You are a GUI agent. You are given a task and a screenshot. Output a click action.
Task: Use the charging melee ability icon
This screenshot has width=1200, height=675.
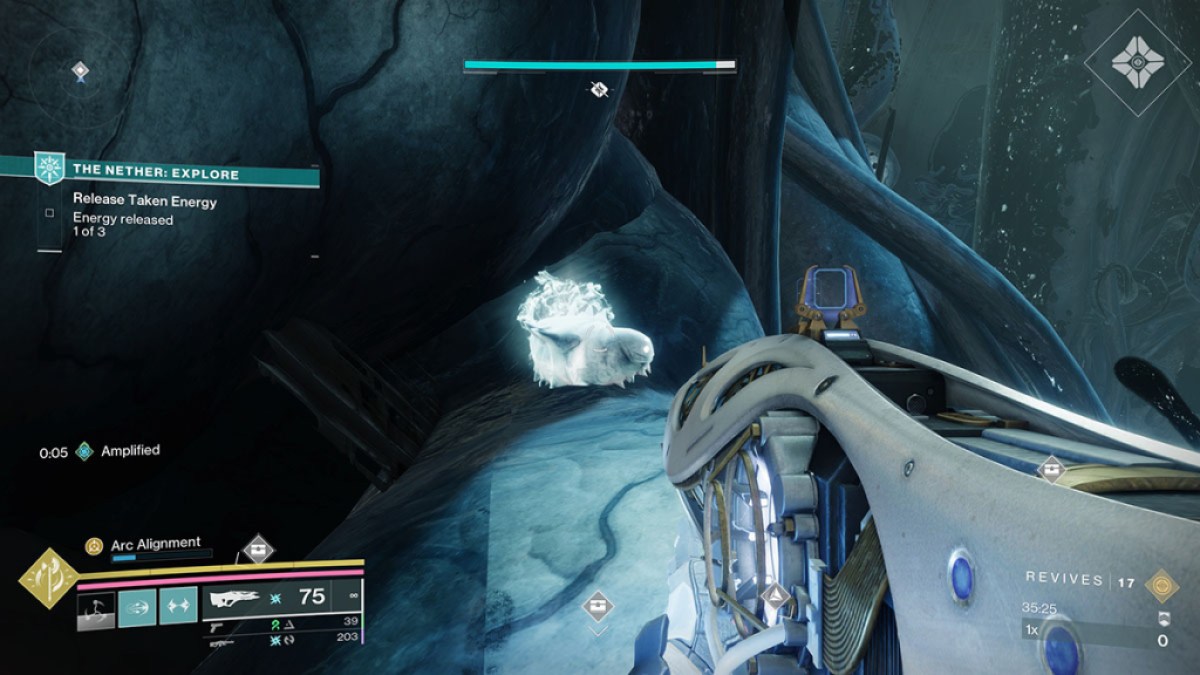pyautogui.click(x=97, y=607)
